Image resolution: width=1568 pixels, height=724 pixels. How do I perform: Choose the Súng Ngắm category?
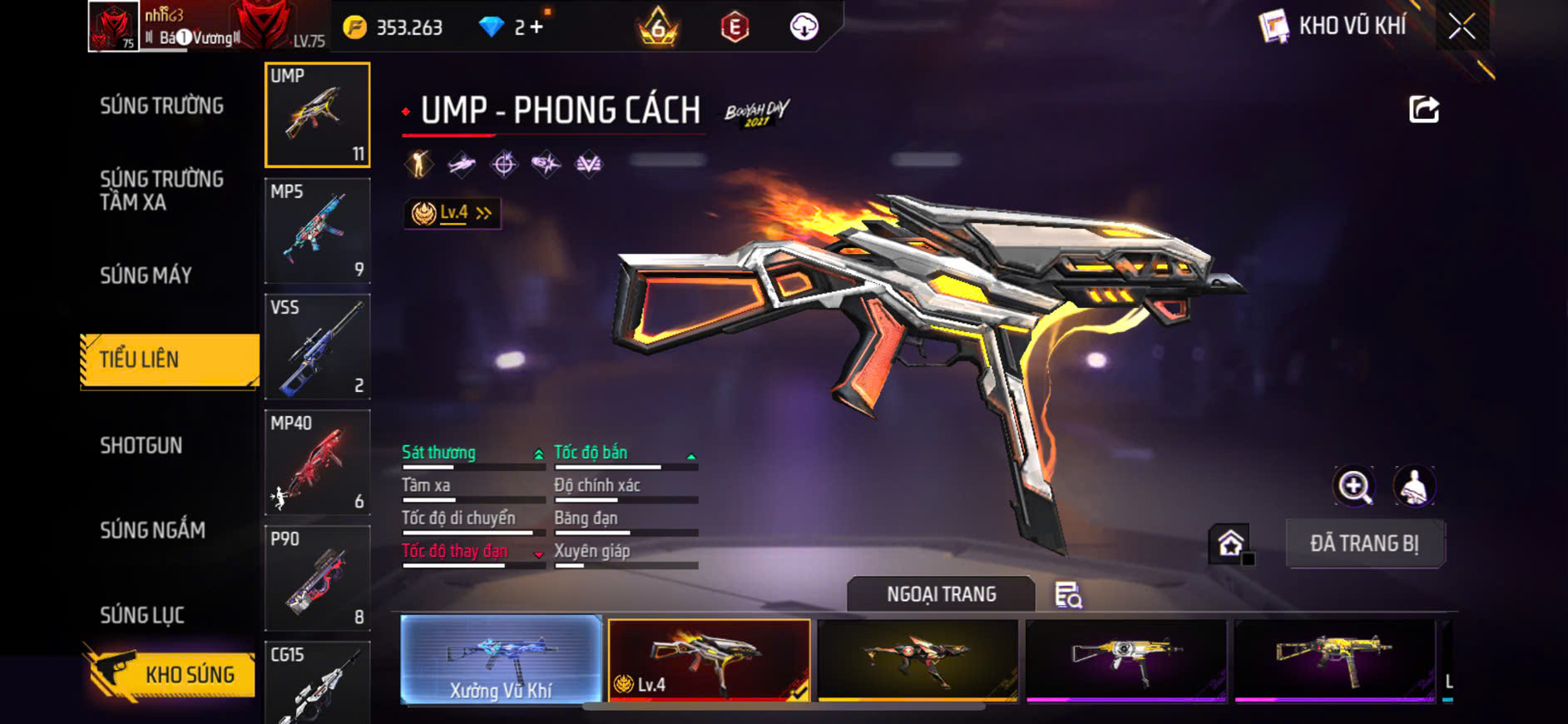(x=152, y=530)
